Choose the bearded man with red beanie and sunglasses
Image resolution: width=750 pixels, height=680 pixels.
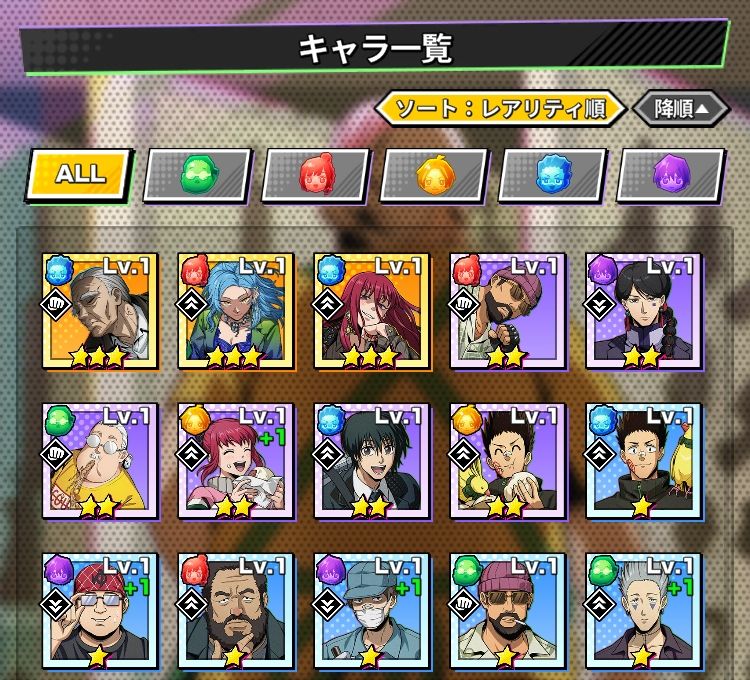(507, 612)
